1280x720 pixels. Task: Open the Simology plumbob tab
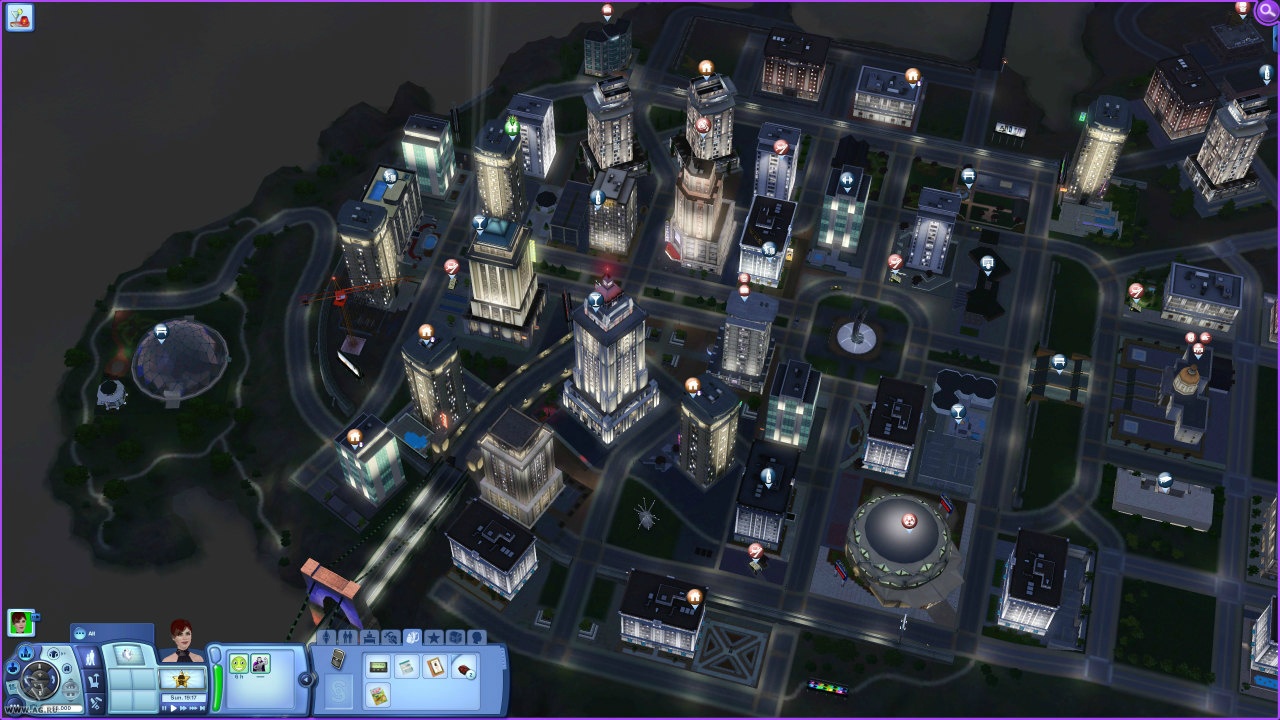326,637
